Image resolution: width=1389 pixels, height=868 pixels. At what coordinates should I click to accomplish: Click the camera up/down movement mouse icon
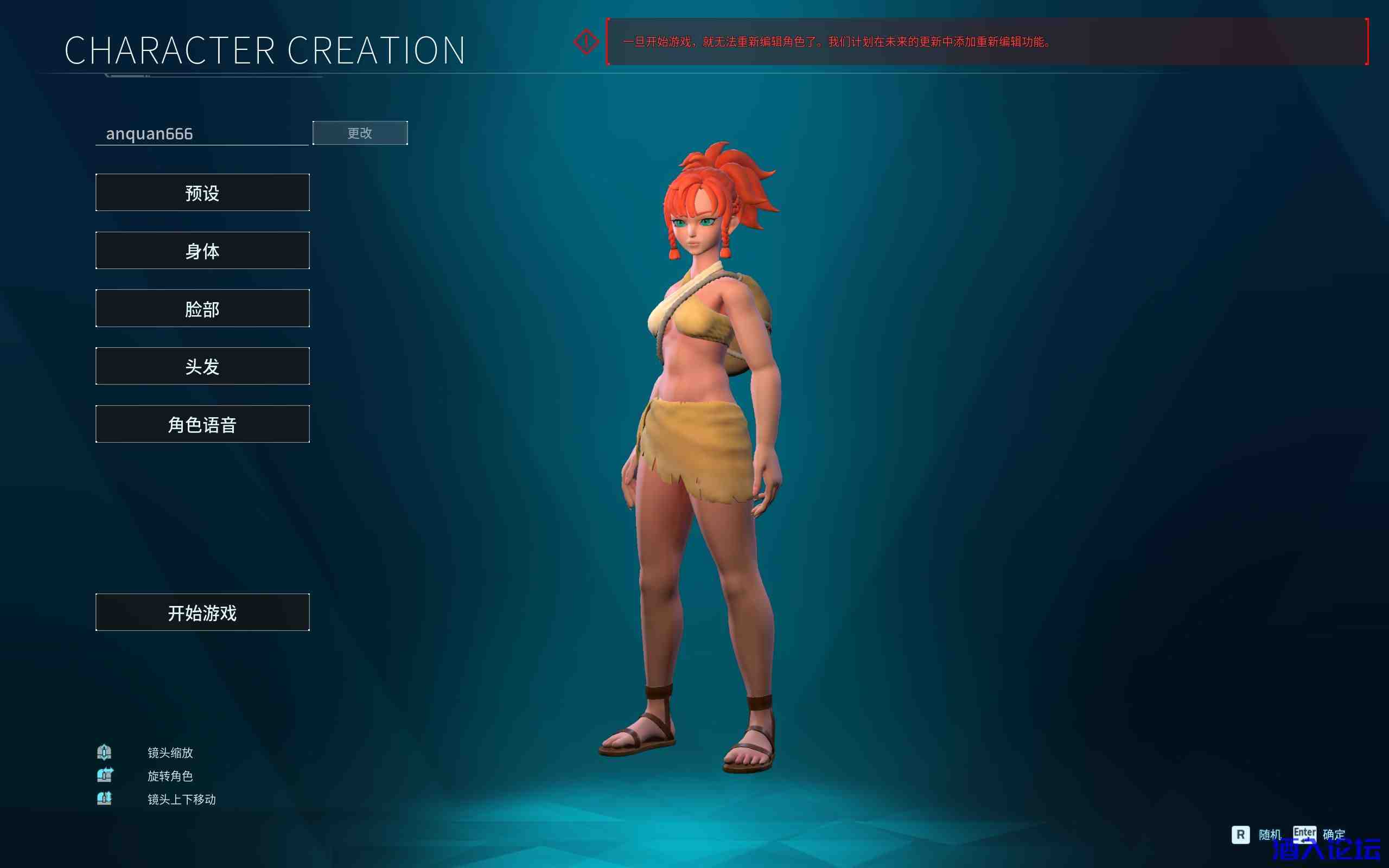tap(104, 799)
